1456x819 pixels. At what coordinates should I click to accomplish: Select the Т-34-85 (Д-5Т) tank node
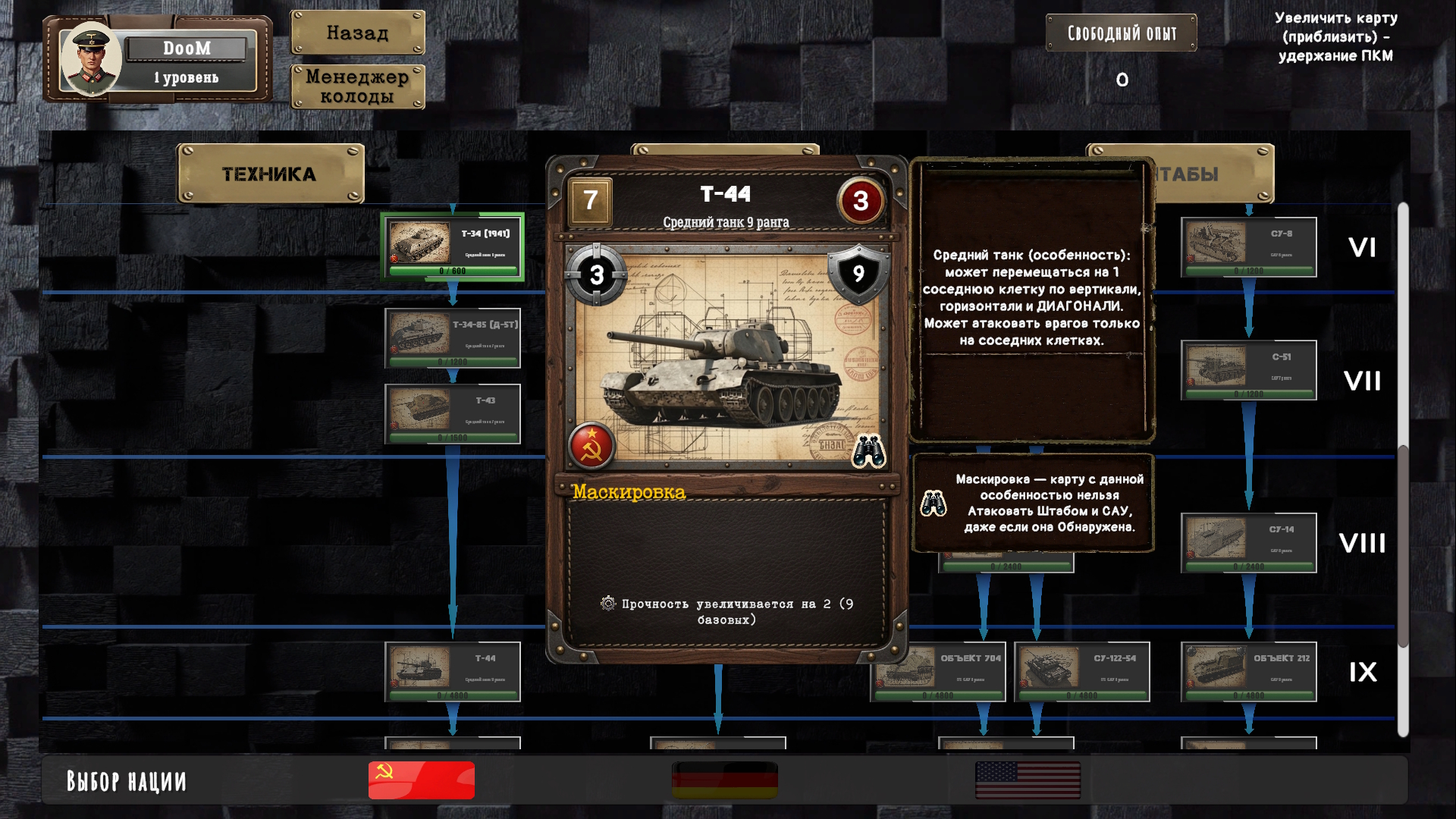click(453, 338)
